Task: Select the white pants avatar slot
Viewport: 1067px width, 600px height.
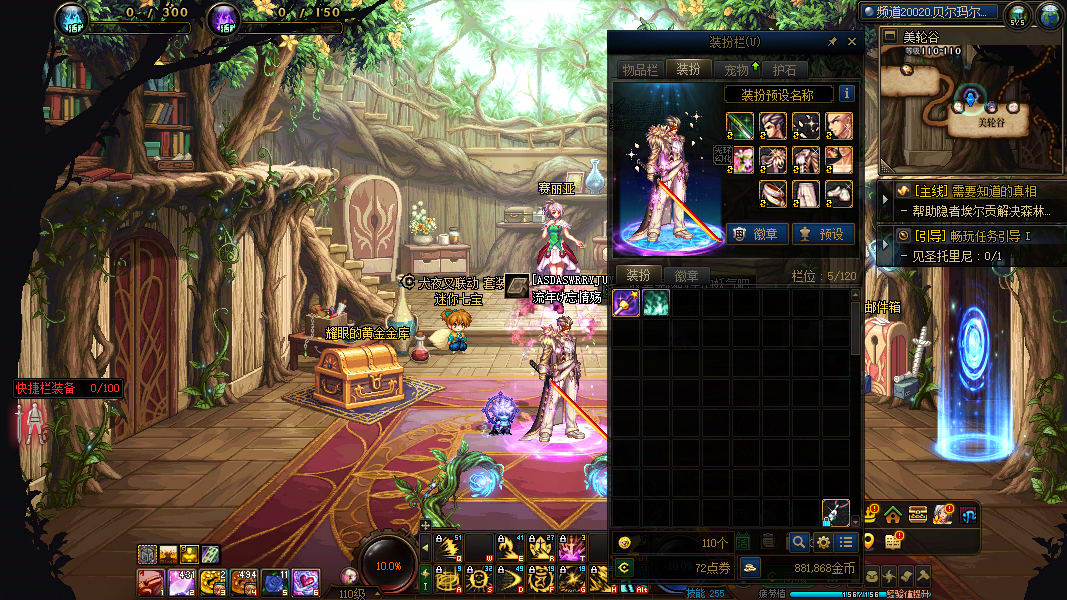Action: 806,193
